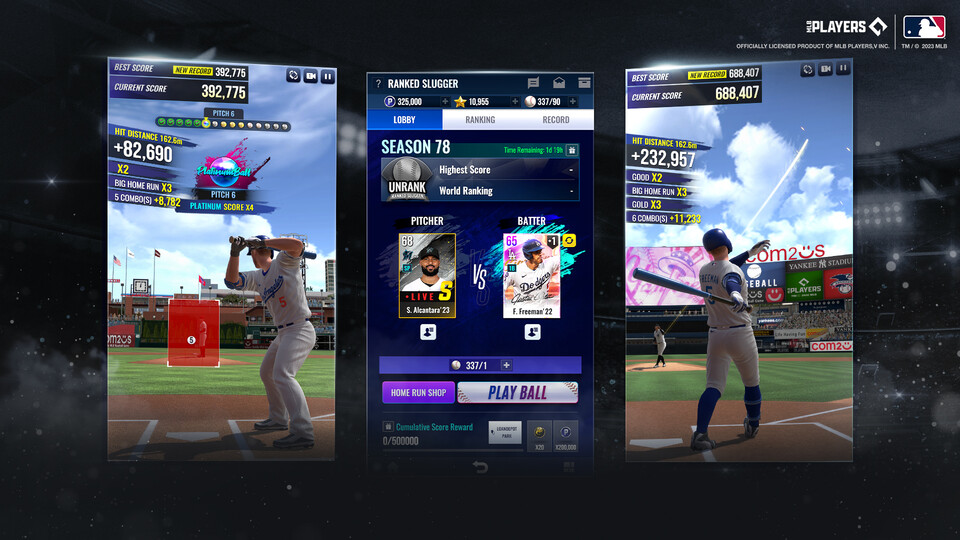Go back using the bottom return arrow

coord(480,467)
